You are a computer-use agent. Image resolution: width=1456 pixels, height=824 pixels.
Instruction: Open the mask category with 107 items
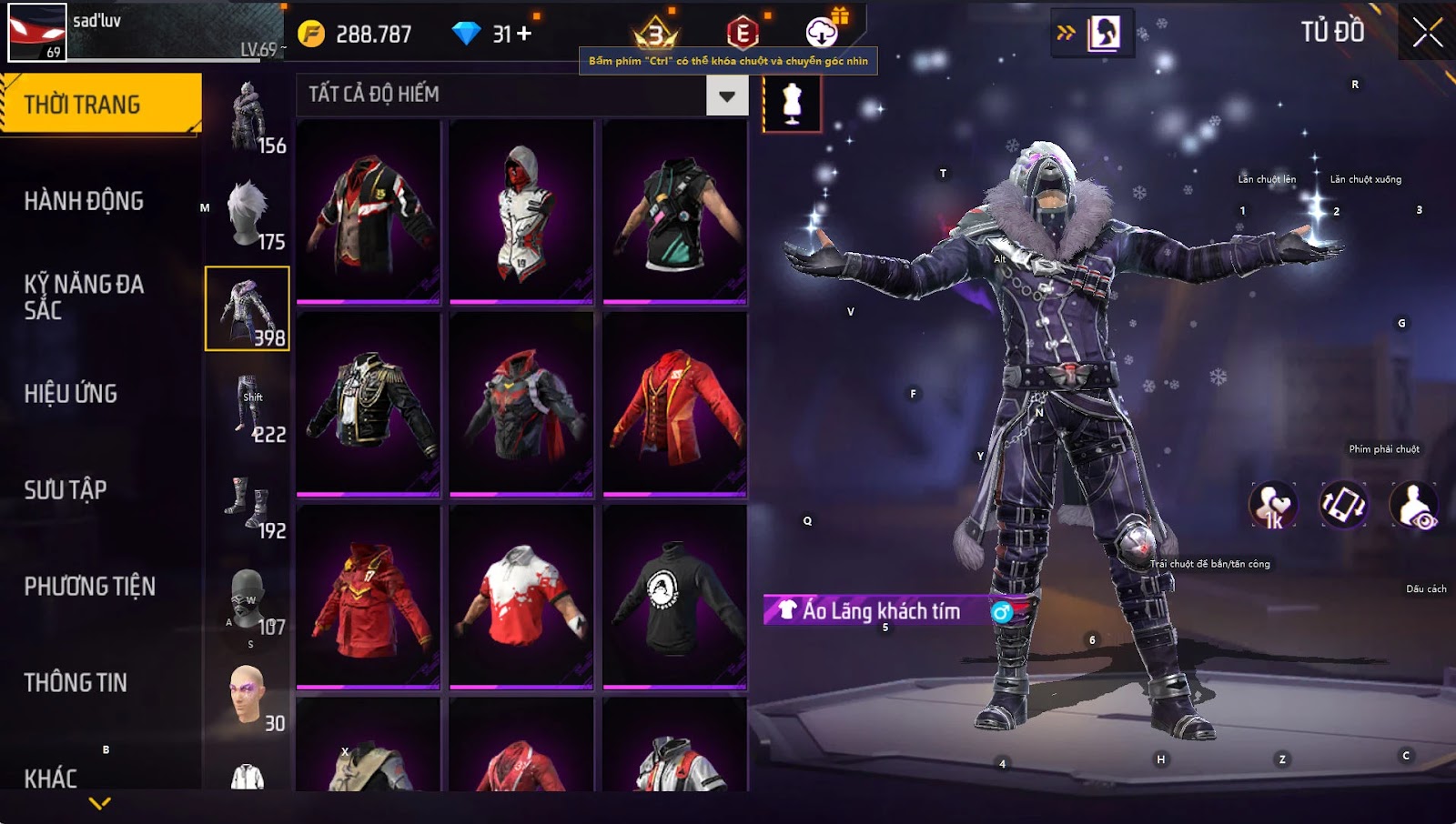(248, 598)
